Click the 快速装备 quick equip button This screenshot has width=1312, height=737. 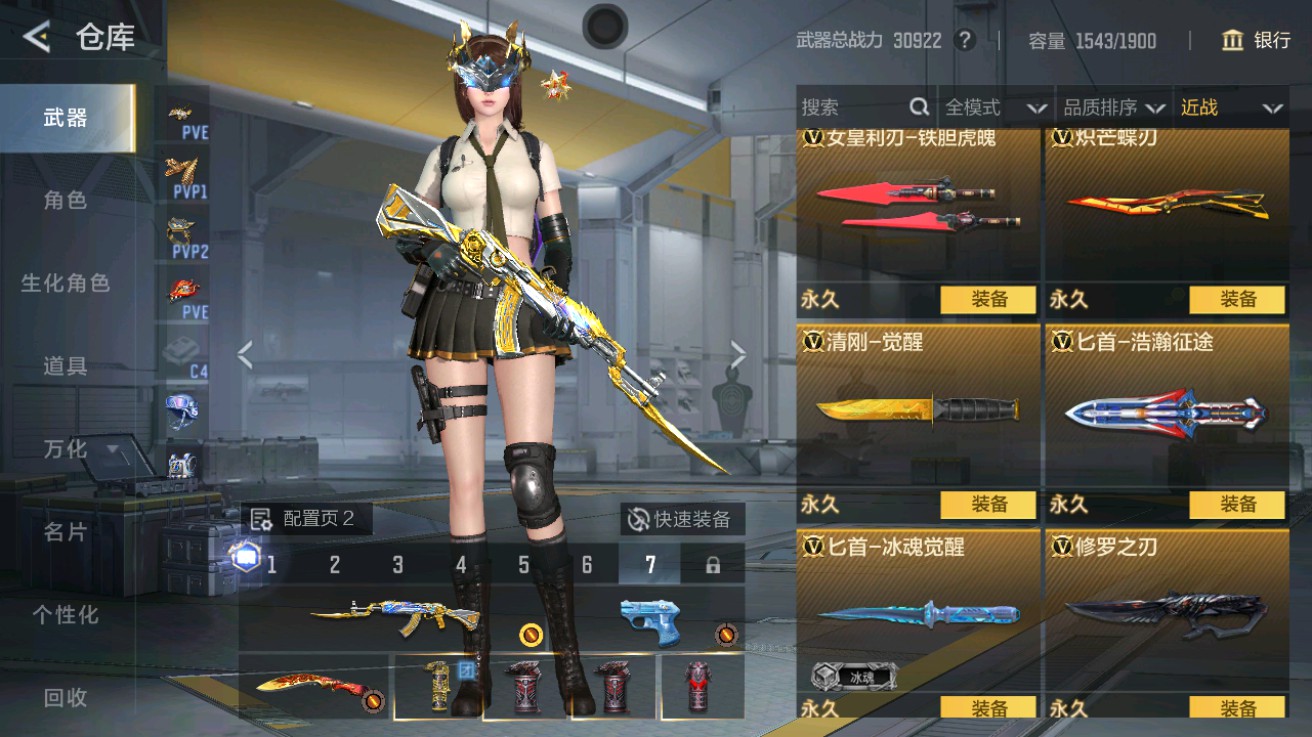(x=680, y=520)
